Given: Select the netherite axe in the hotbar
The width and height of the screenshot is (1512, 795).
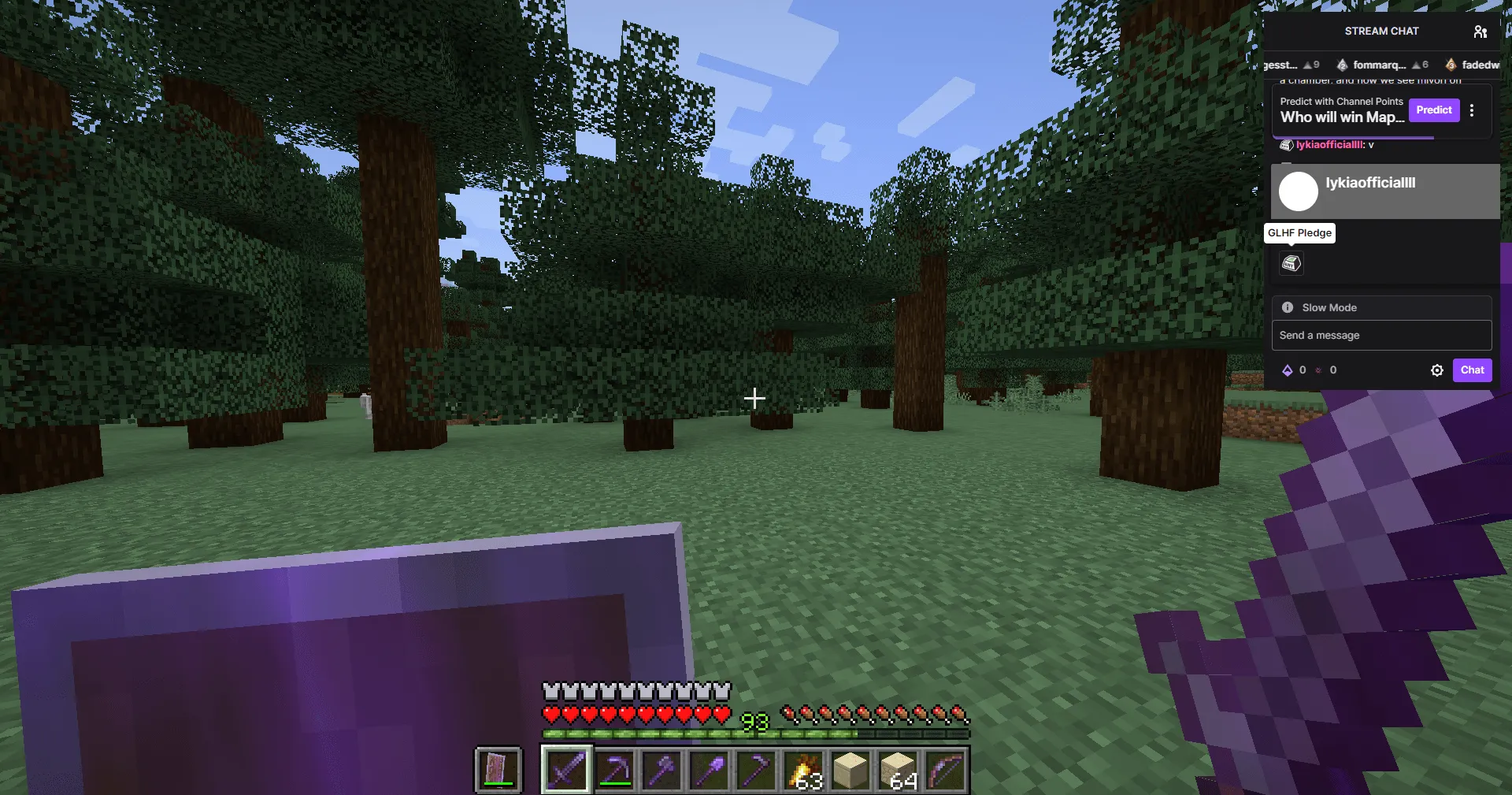Looking at the screenshot, I should tap(661, 770).
